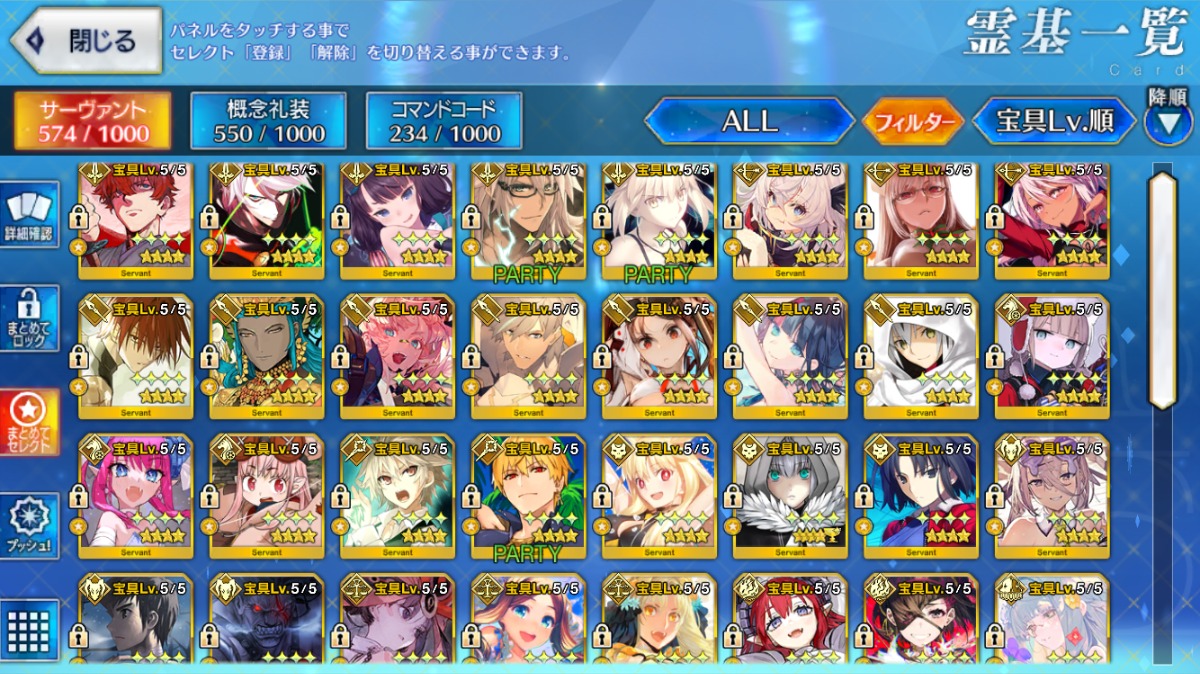Select the dark-skinned servant with teal headdress

266,355
